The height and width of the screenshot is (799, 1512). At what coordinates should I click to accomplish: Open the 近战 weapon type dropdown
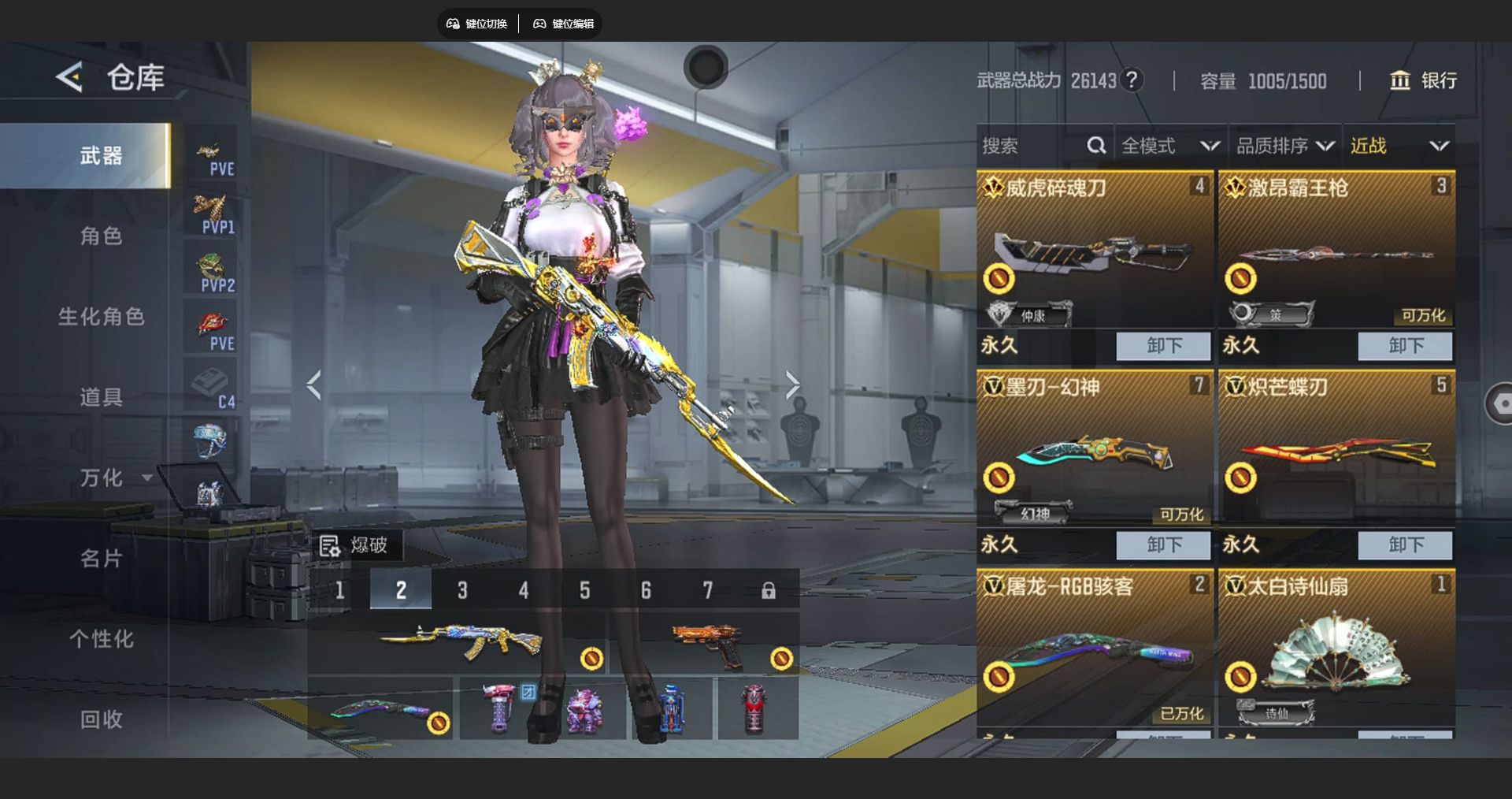1399,146
